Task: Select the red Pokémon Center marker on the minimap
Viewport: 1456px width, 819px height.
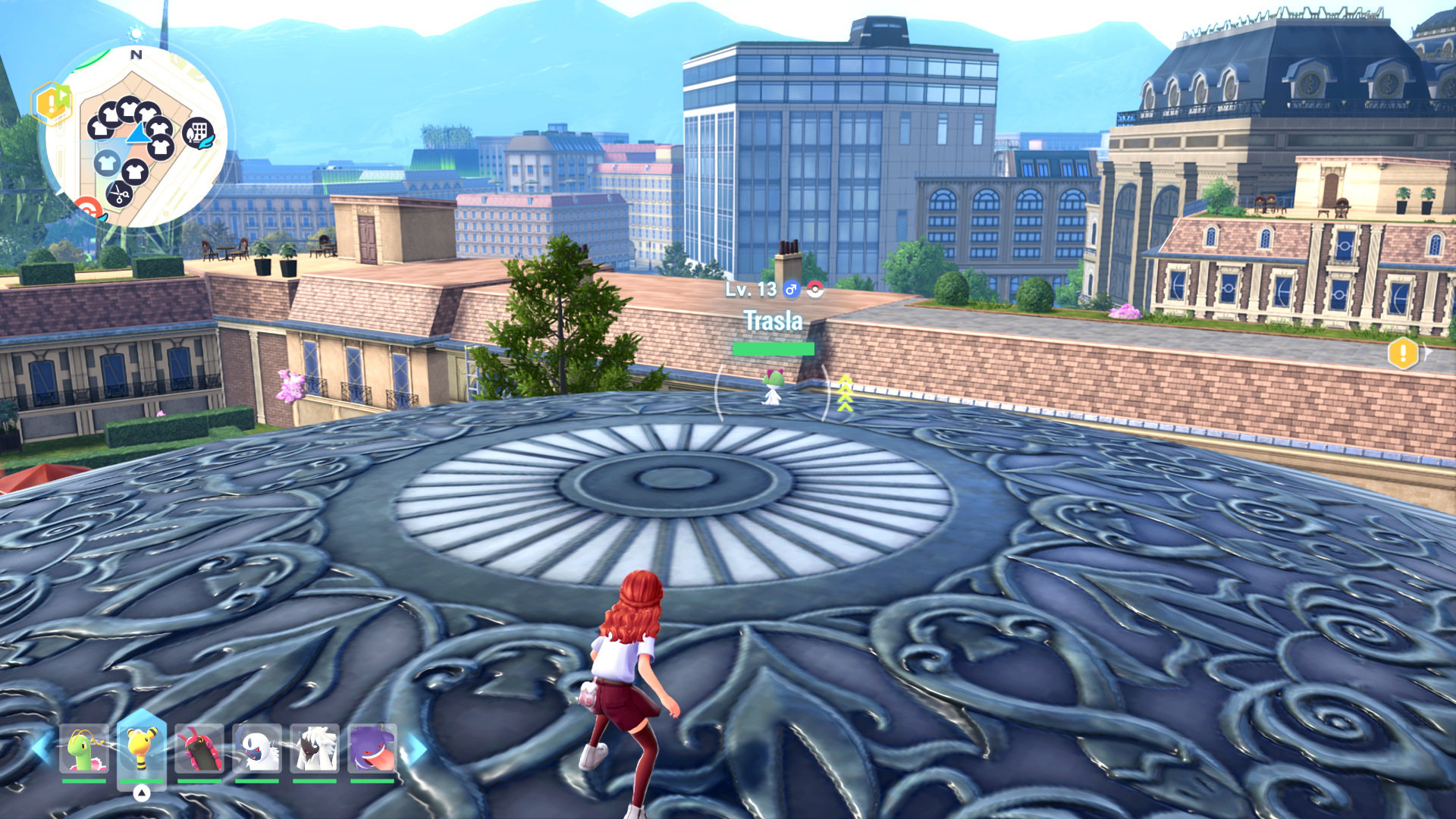Action: (x=89, y=208)
